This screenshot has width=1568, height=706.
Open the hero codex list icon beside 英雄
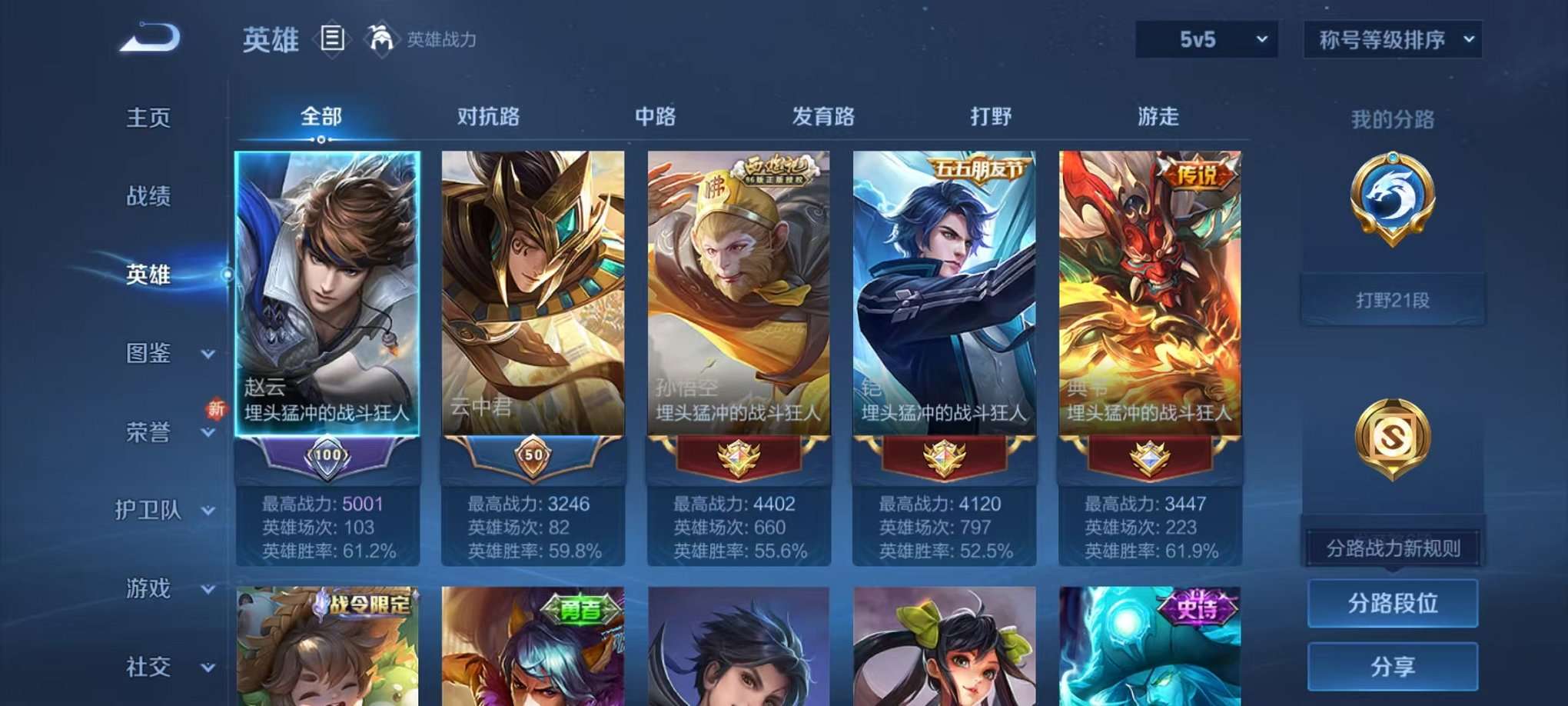[333, 38]
